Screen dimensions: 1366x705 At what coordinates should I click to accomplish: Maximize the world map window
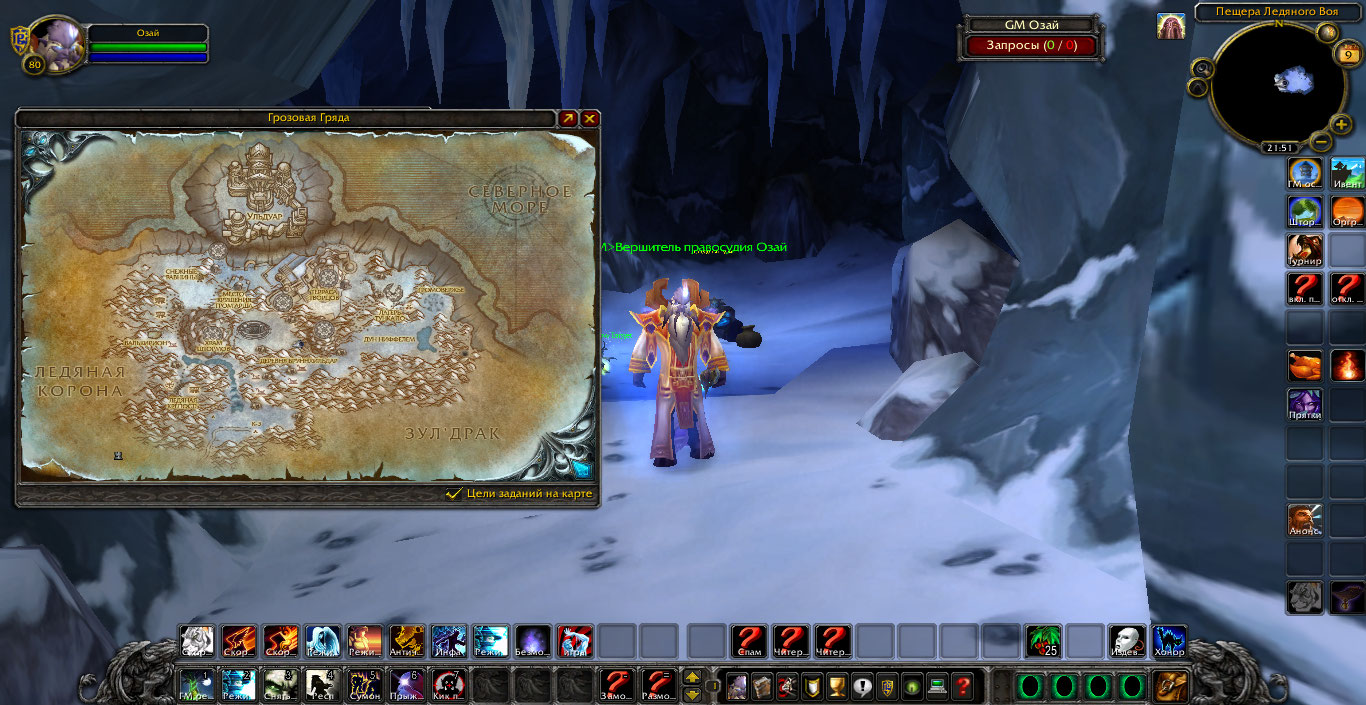568,118
